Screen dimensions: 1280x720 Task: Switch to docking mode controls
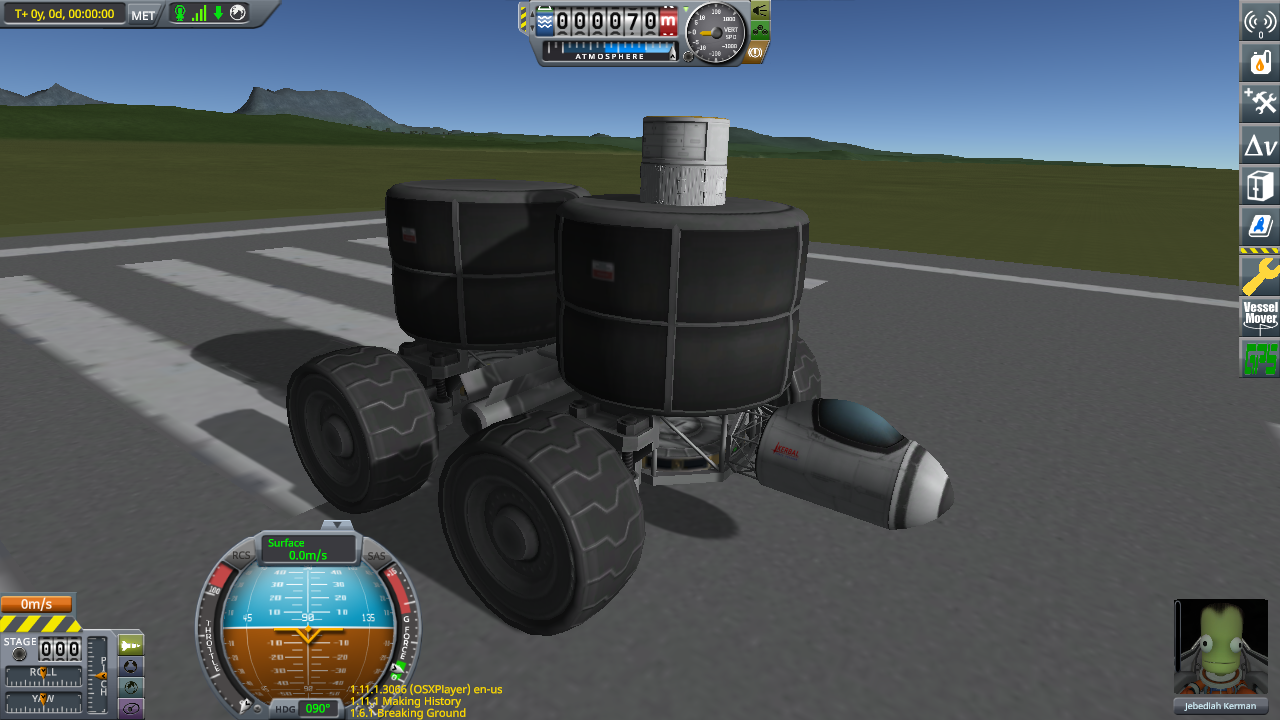click(131, 666)
